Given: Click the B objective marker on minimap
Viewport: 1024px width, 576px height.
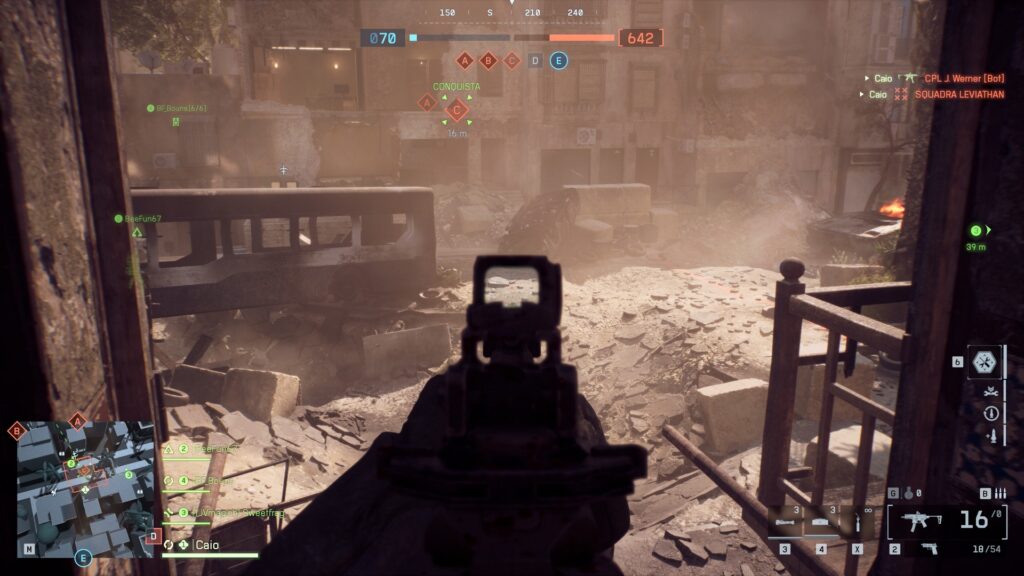Looking at the screenshot, I should click(x=17, y=432).
